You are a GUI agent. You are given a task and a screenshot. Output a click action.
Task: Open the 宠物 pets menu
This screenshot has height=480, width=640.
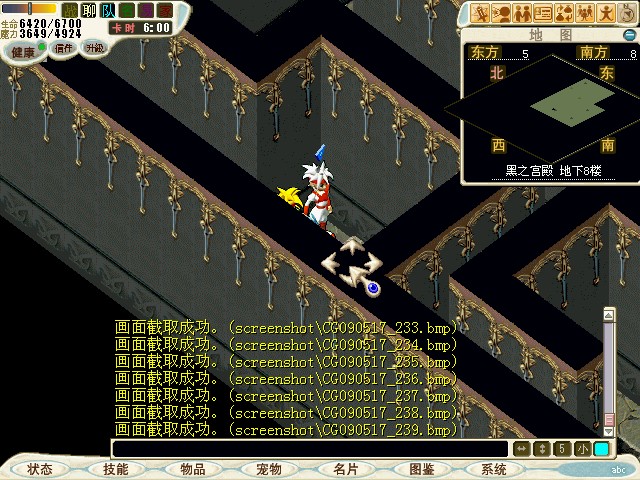(x=269, y=468)
